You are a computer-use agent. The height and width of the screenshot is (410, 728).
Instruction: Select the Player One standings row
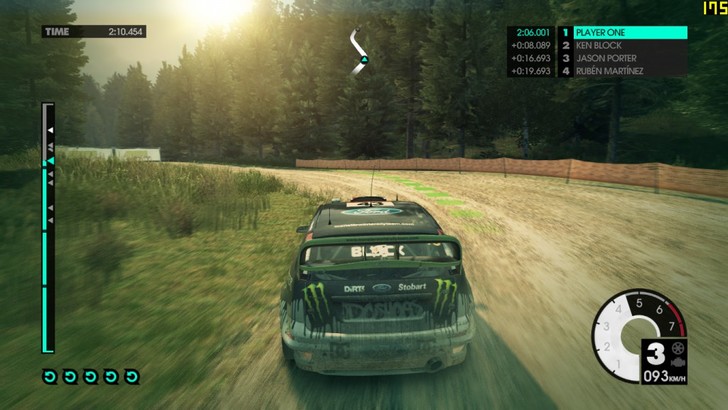pos(622,33)
